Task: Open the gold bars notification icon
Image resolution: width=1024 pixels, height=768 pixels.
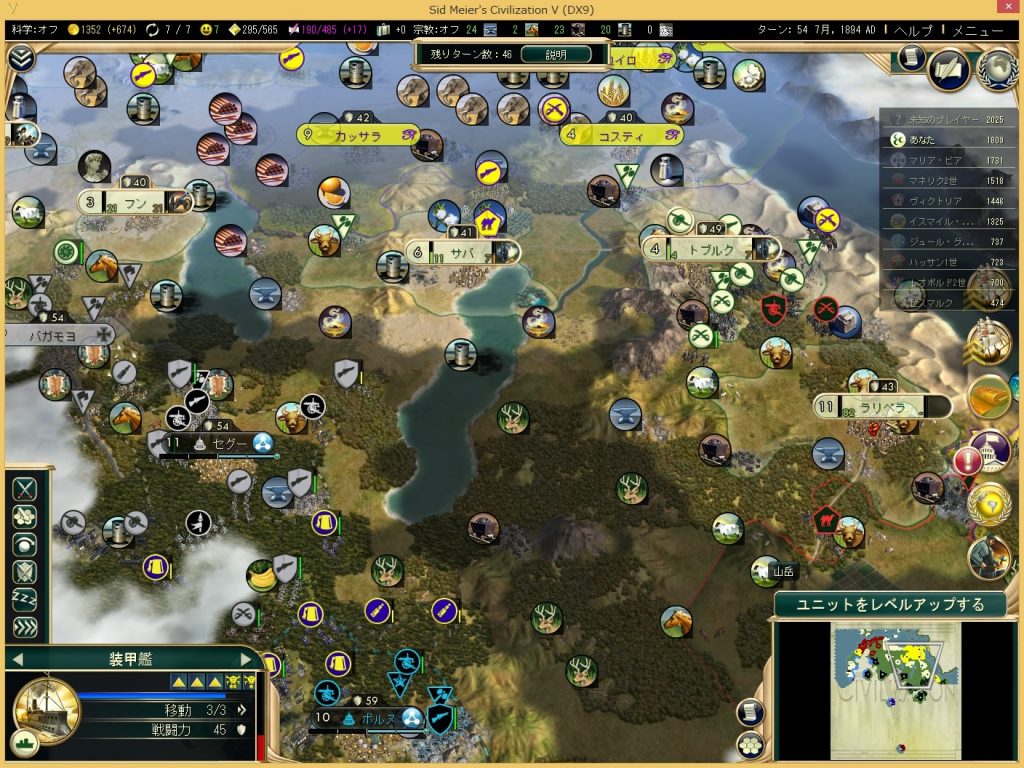Action: tap(989, 397)
